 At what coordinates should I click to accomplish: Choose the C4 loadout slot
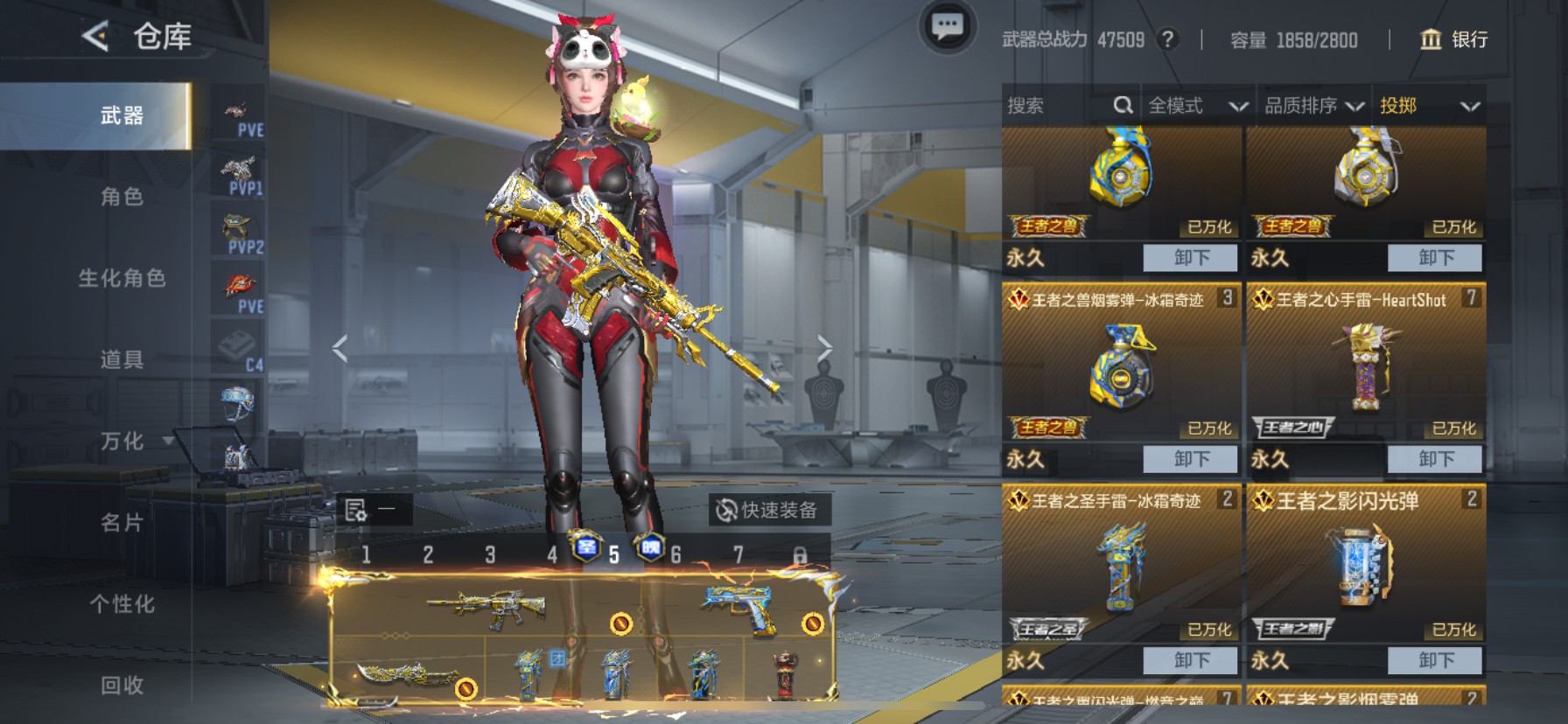[239, 352]
